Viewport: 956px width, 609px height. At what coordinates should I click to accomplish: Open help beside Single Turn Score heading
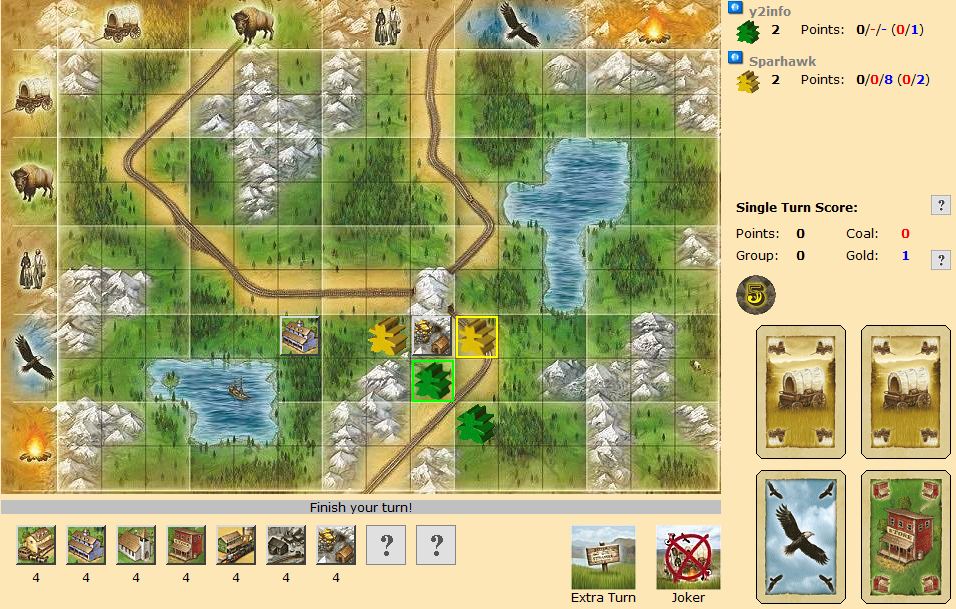[940, 205]
